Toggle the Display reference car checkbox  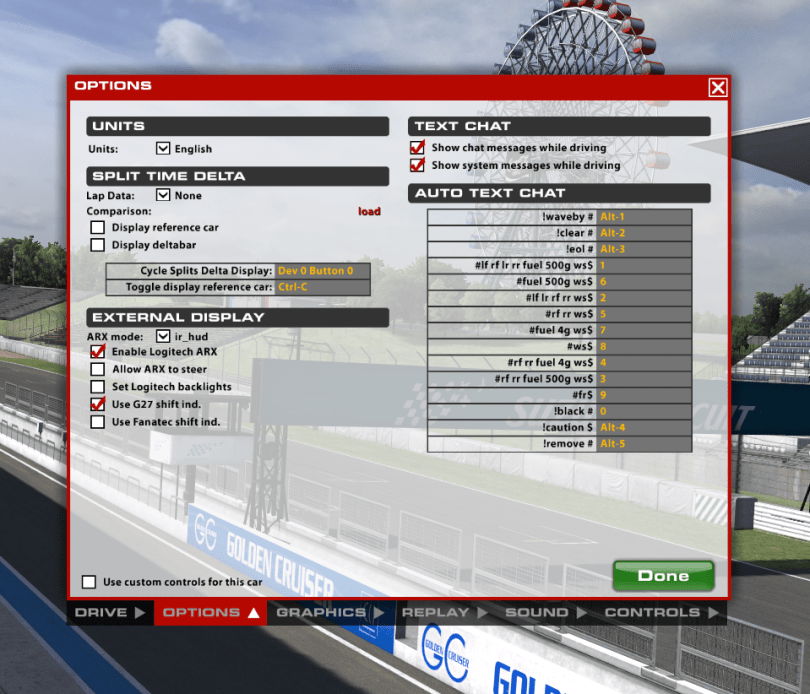(x=98, y=227)
